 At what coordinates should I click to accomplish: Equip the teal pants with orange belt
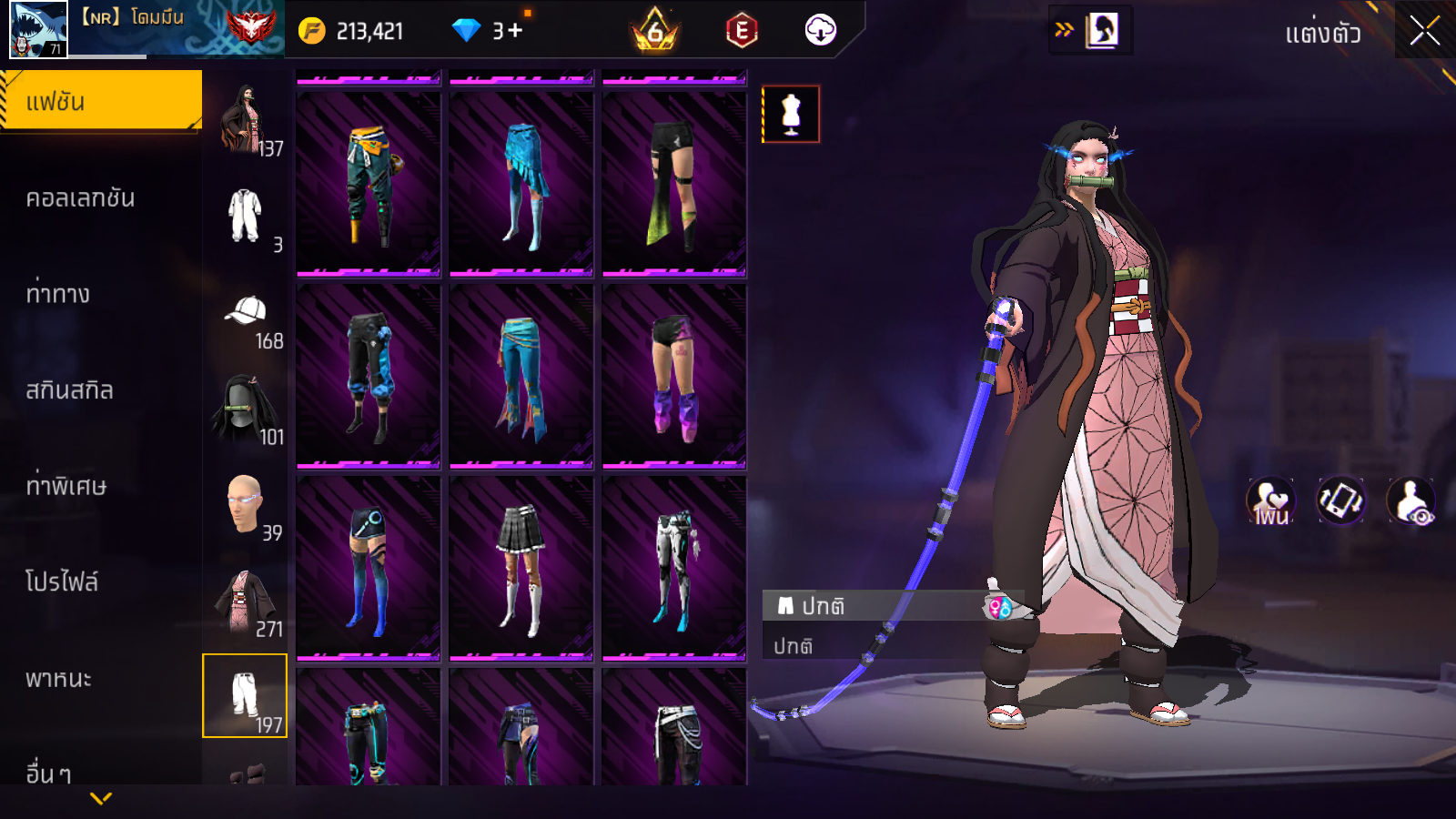[x=368, y=183]
